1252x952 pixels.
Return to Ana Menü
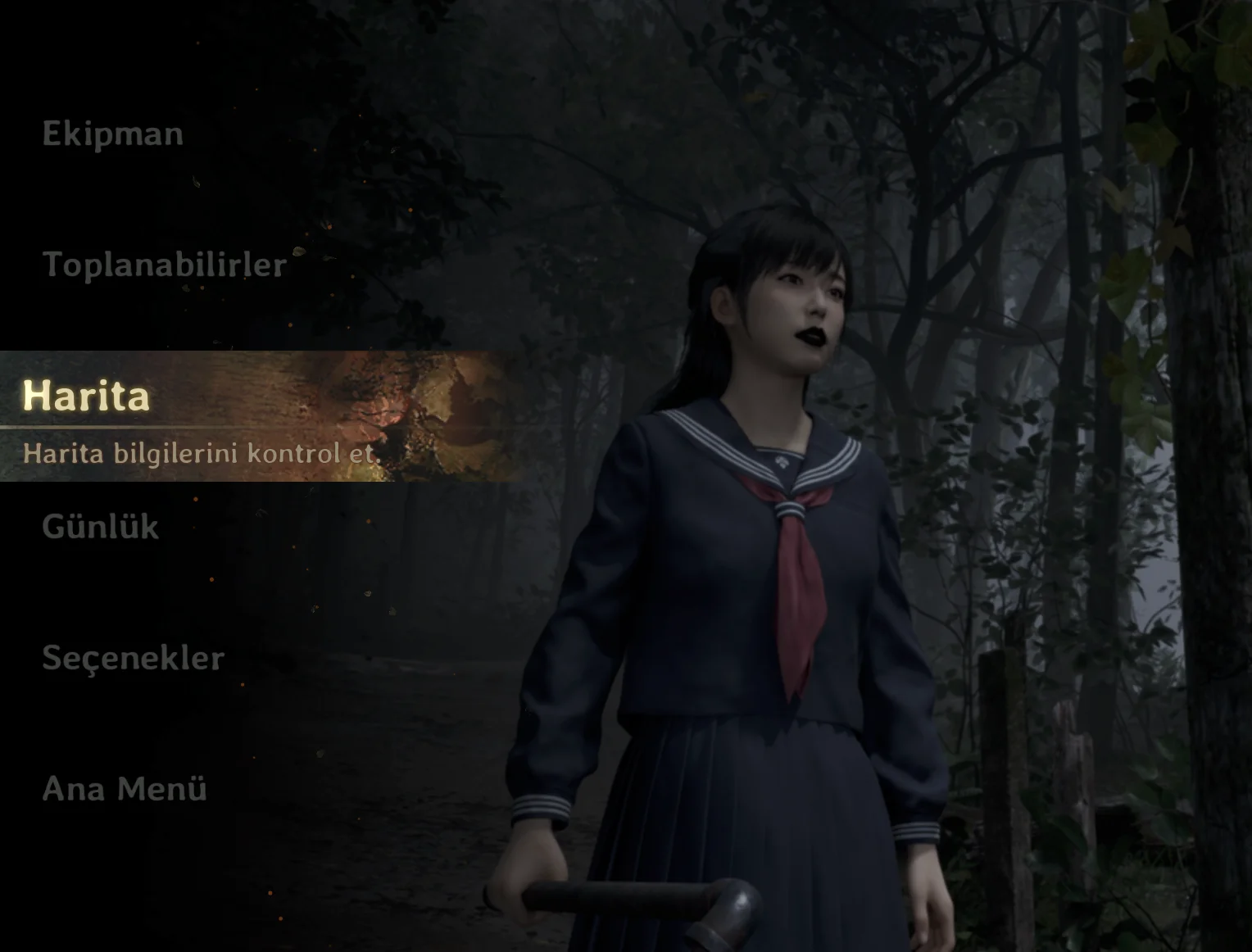coord(125,789)
